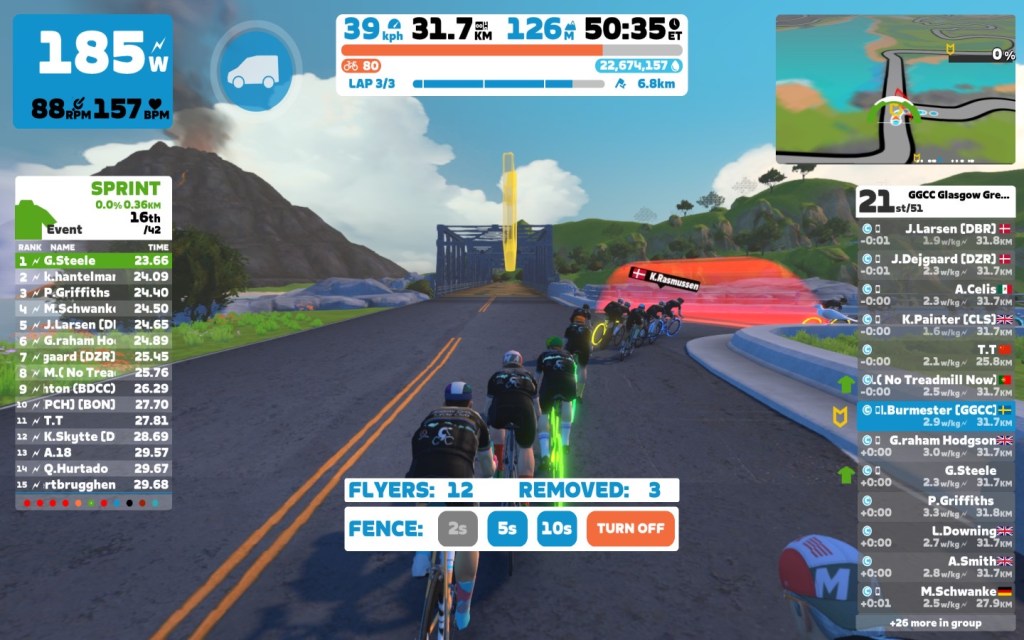Click the power and heart rate panel

pos(92,71)
